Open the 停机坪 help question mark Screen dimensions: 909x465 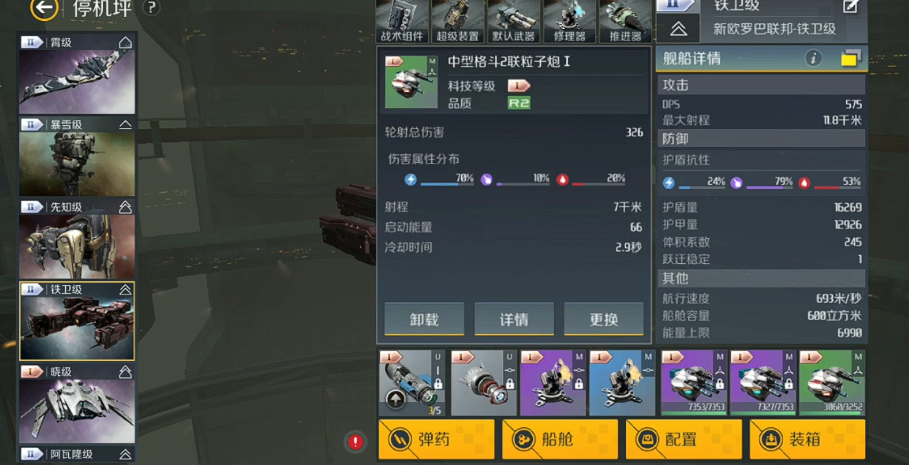click(151, 8)
